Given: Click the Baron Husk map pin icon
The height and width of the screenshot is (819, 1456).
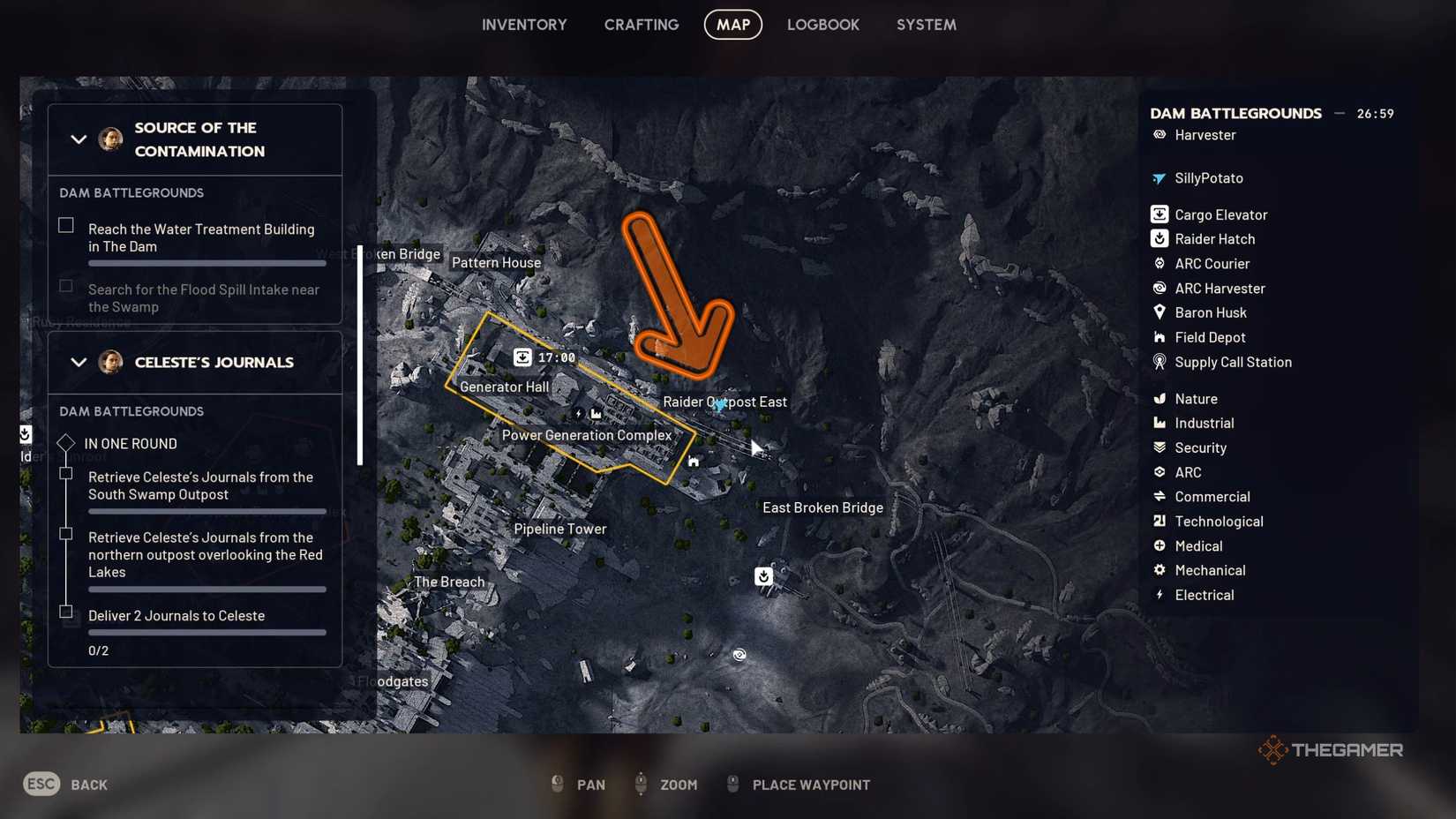Looking at the screenshot, I should (1159, 312).
